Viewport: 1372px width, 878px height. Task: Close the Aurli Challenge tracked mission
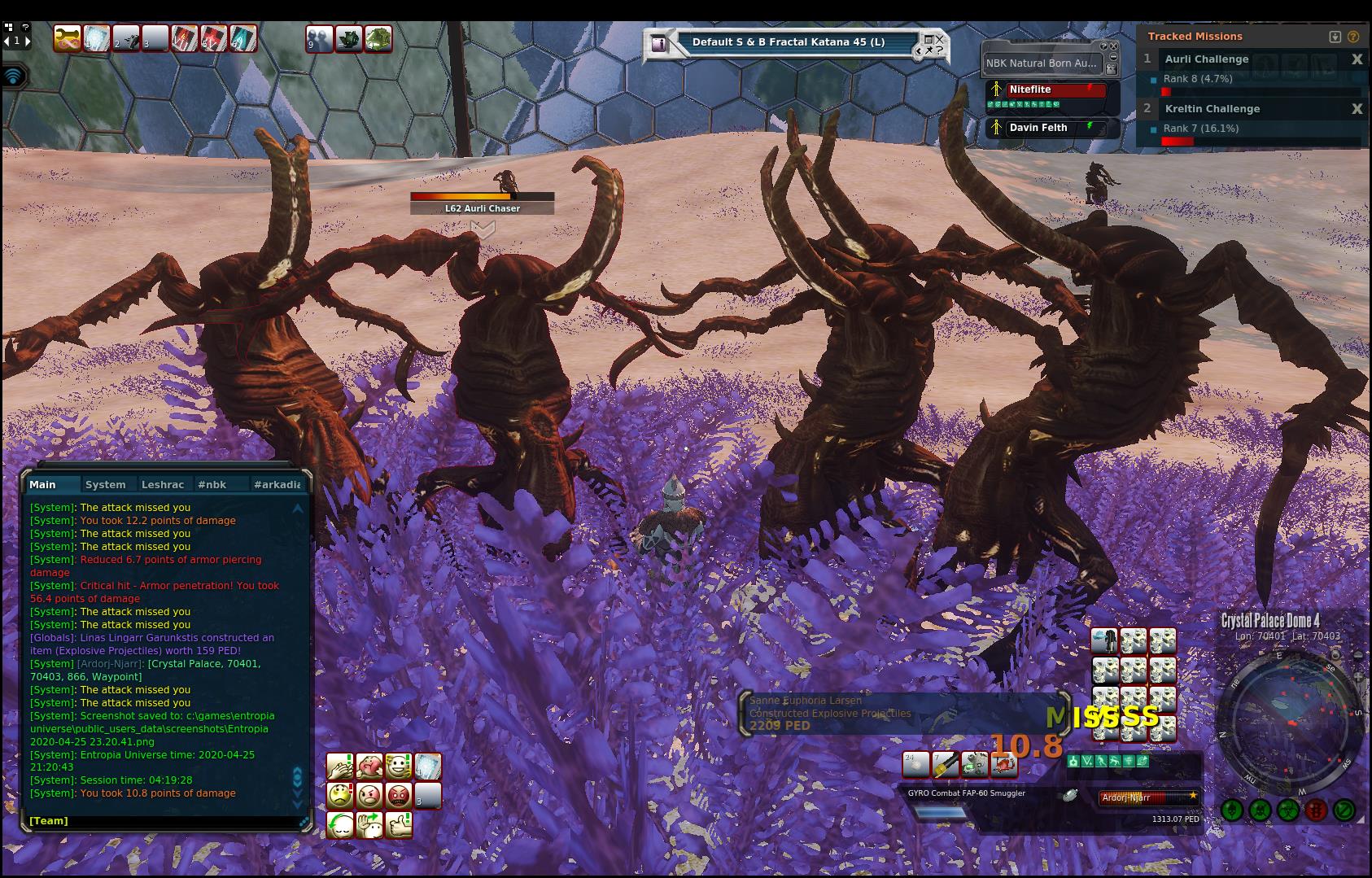point(1357,59)
